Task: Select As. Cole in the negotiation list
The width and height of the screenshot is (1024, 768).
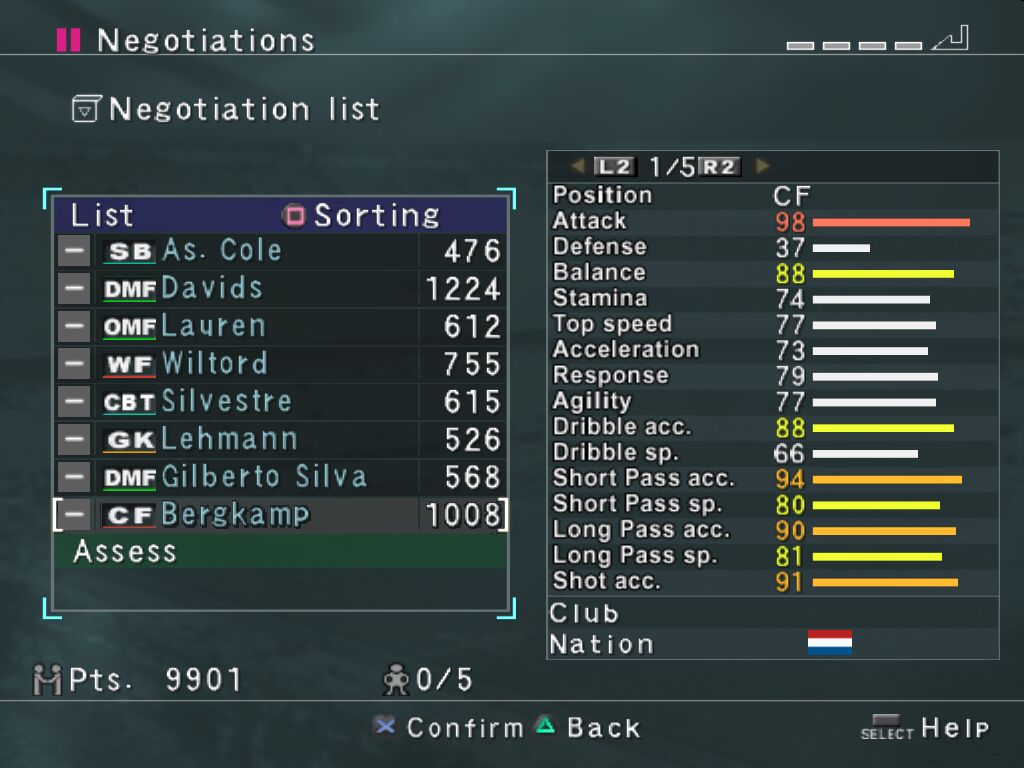Action: point(280,250)
